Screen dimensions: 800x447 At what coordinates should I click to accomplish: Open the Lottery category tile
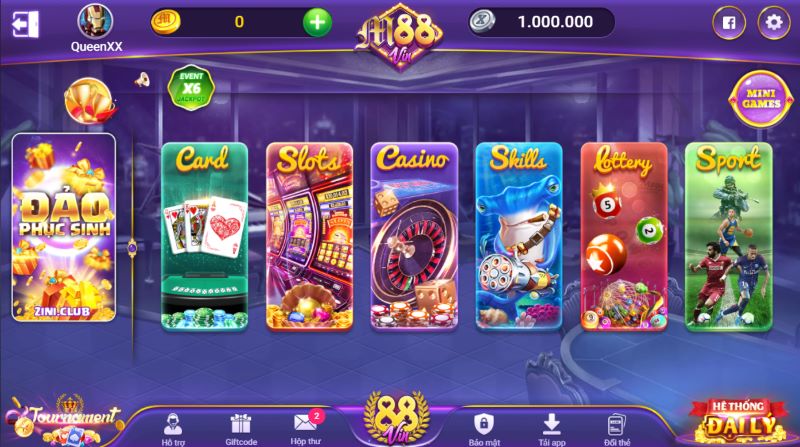pyautogui.click(x=624, y=236)
